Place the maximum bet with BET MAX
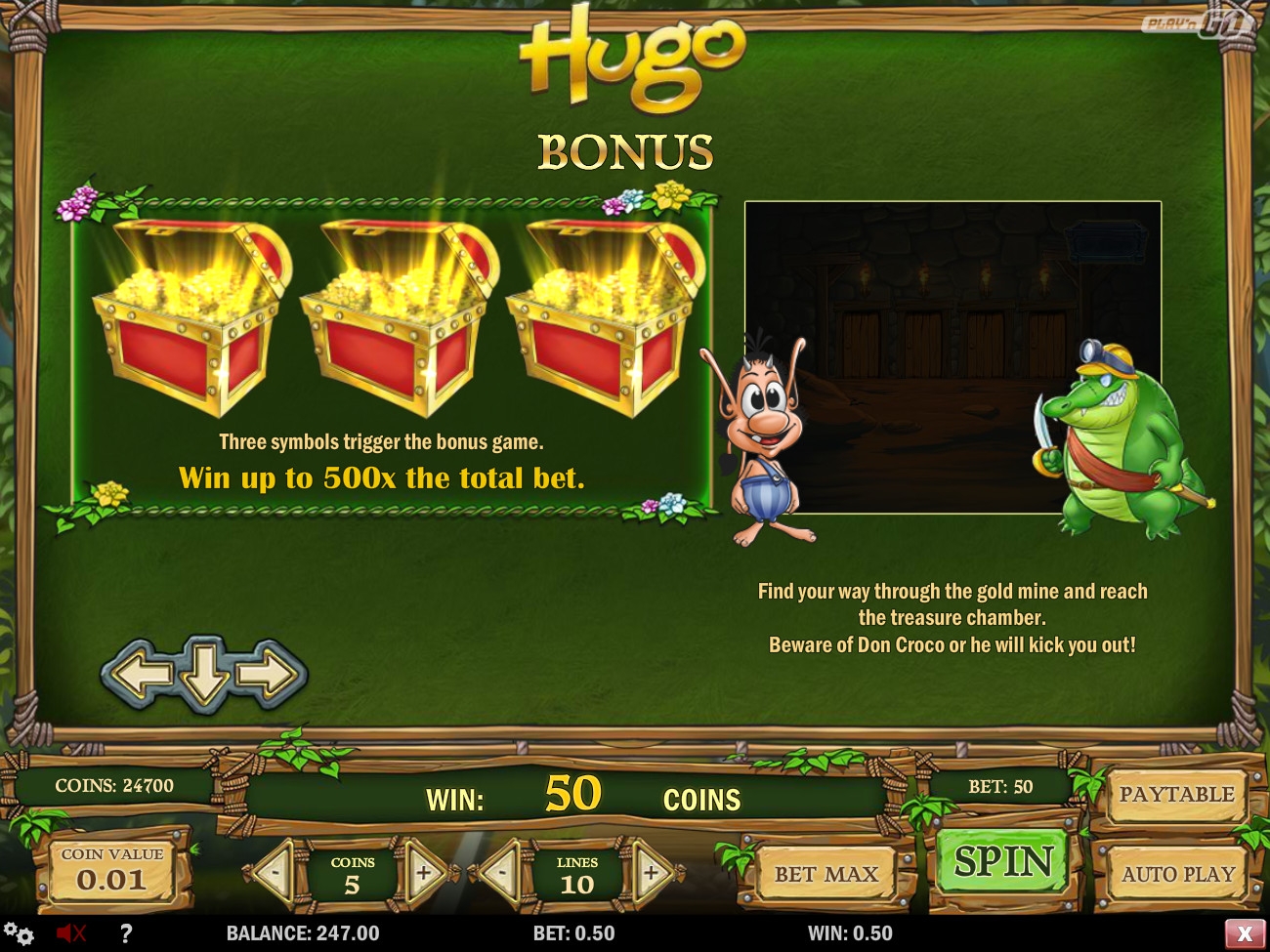This screenshot has width=1270, height=952. (826, 874)
